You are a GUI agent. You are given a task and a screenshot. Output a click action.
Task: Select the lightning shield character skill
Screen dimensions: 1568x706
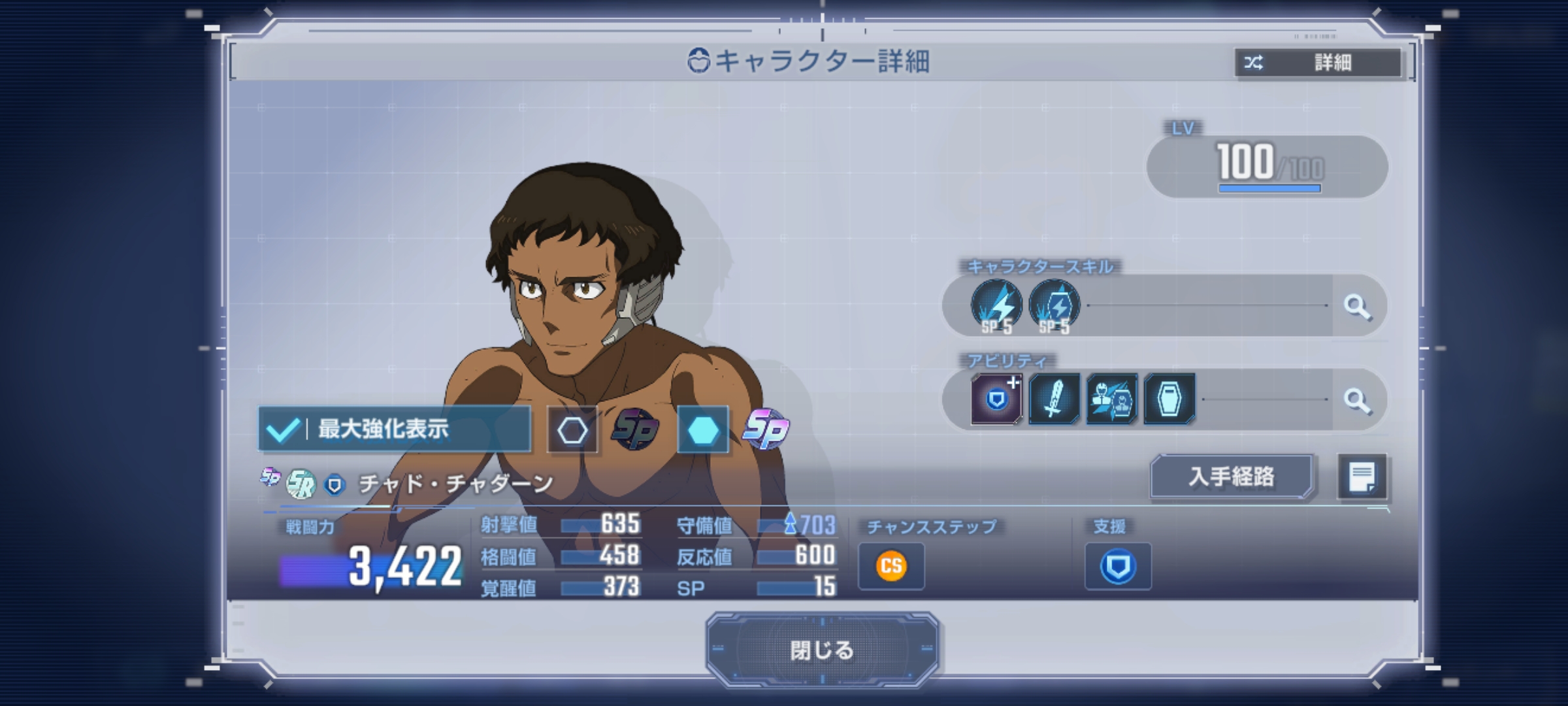(1054, 305)
